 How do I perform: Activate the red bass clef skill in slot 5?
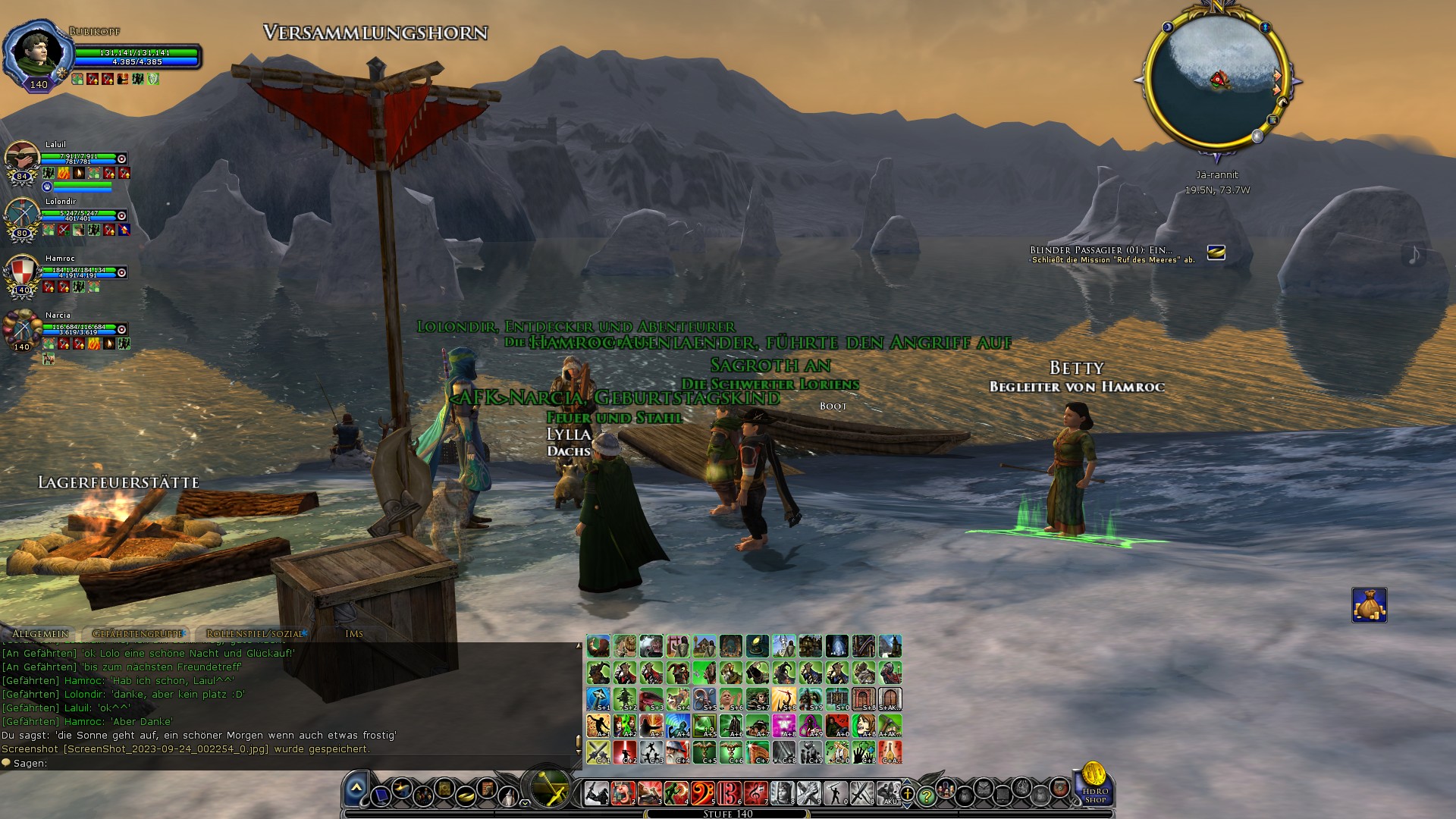(x=704, y=792)
